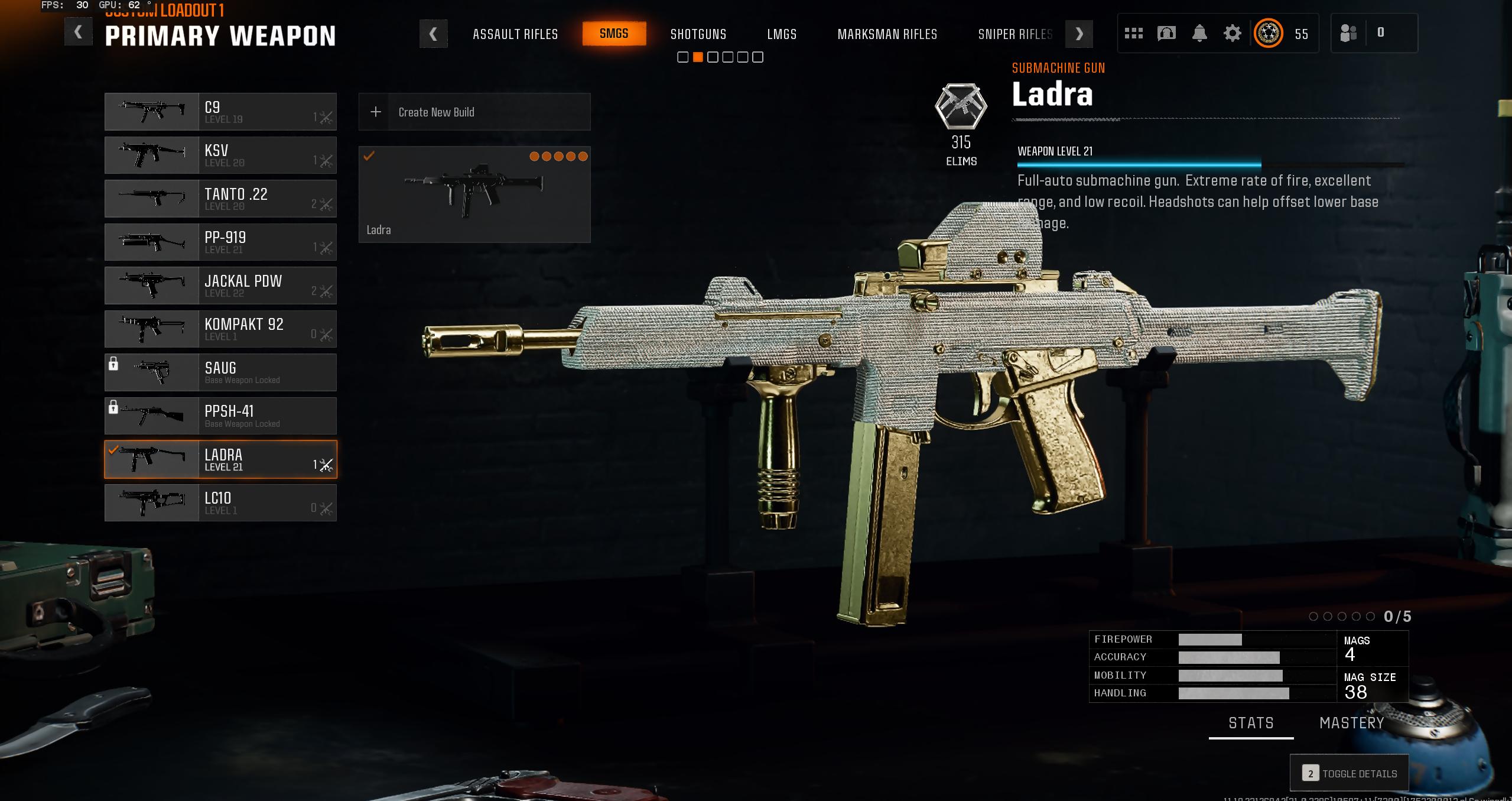Viewport: 1512px width, 801px height.
Task: Switch to Sniper Rifles tab
Action: tap(1014, 34)
